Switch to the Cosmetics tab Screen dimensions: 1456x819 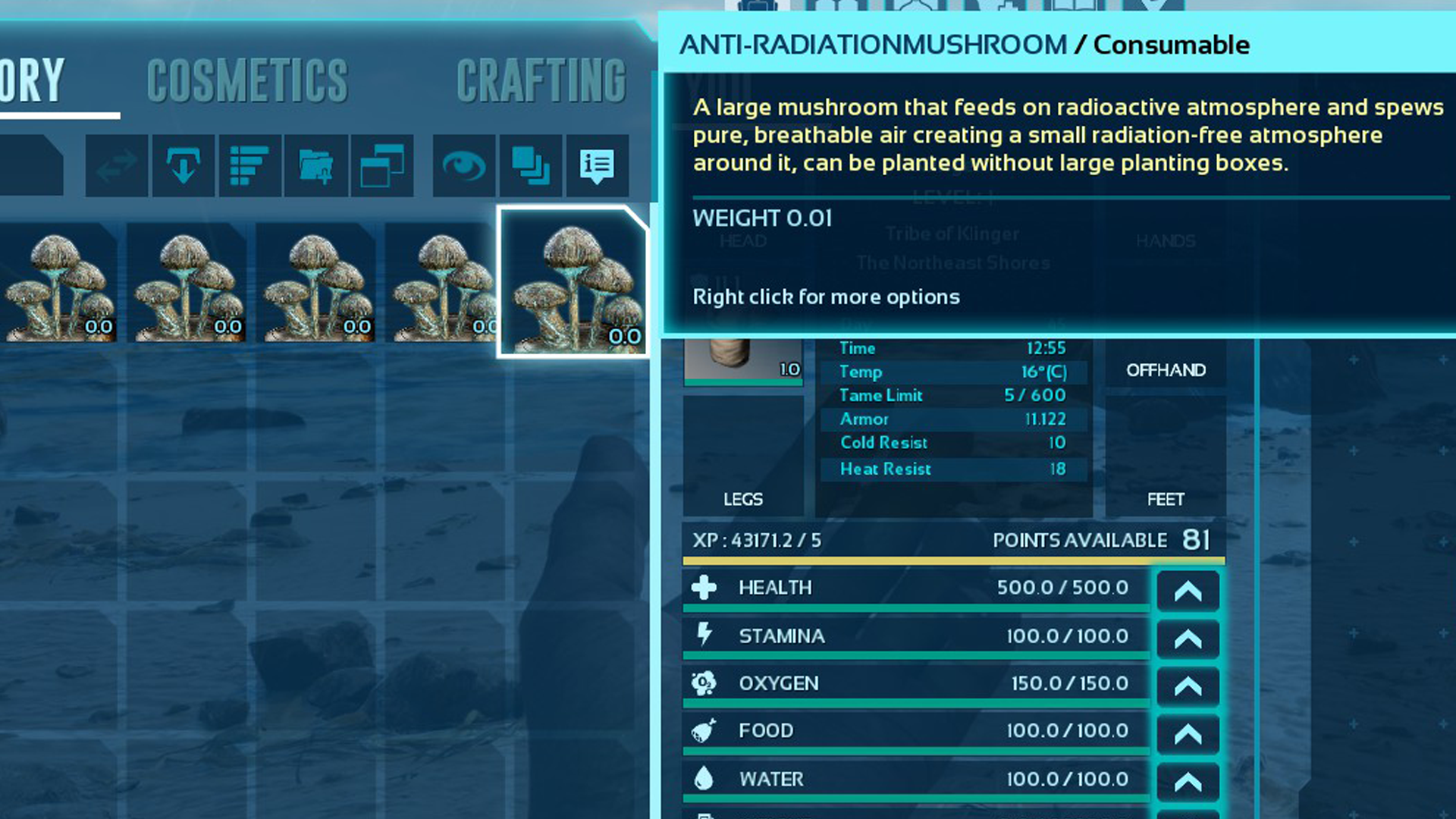[247, 80]
